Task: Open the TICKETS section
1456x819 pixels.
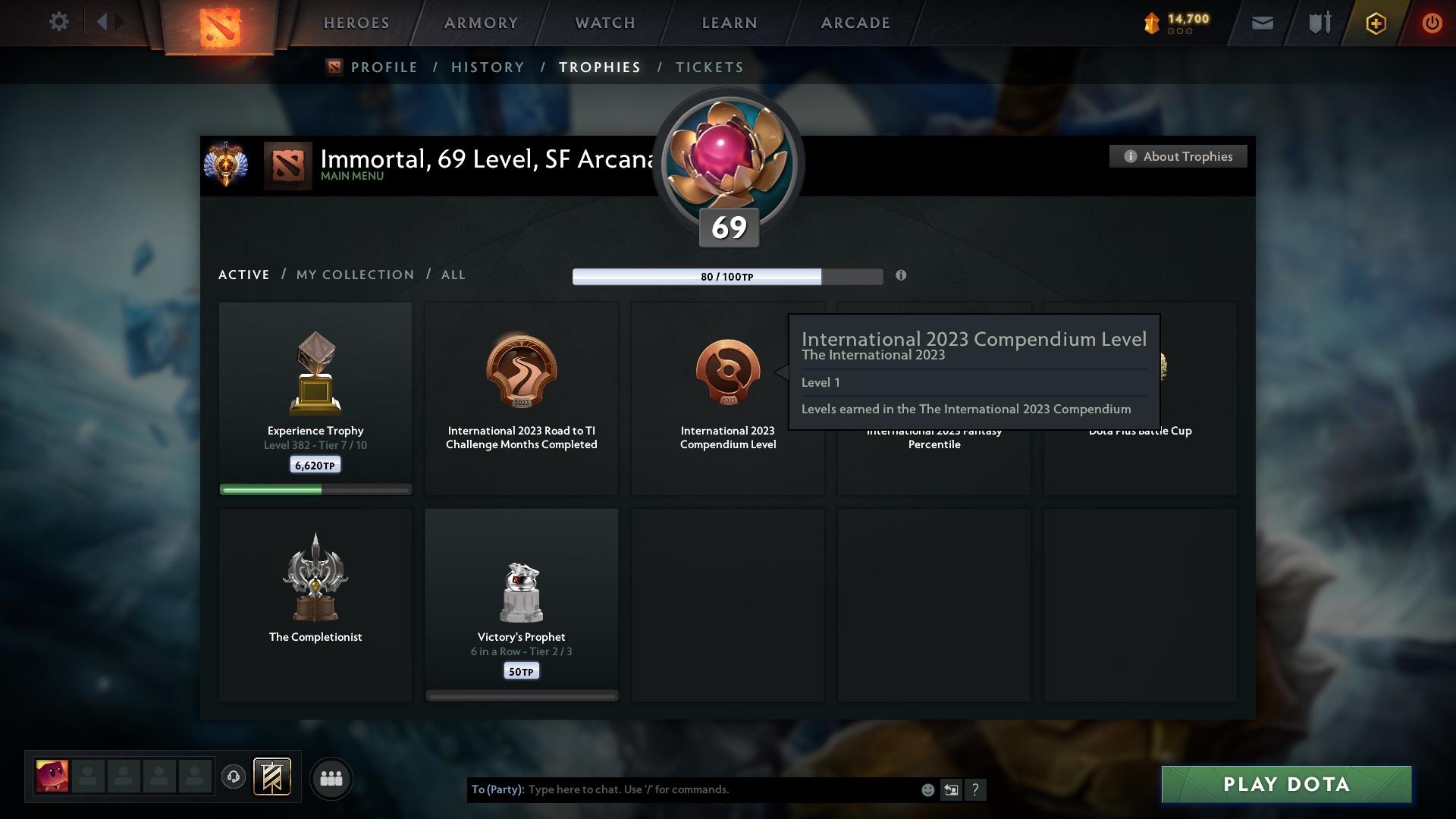Action: pos(708,67)
